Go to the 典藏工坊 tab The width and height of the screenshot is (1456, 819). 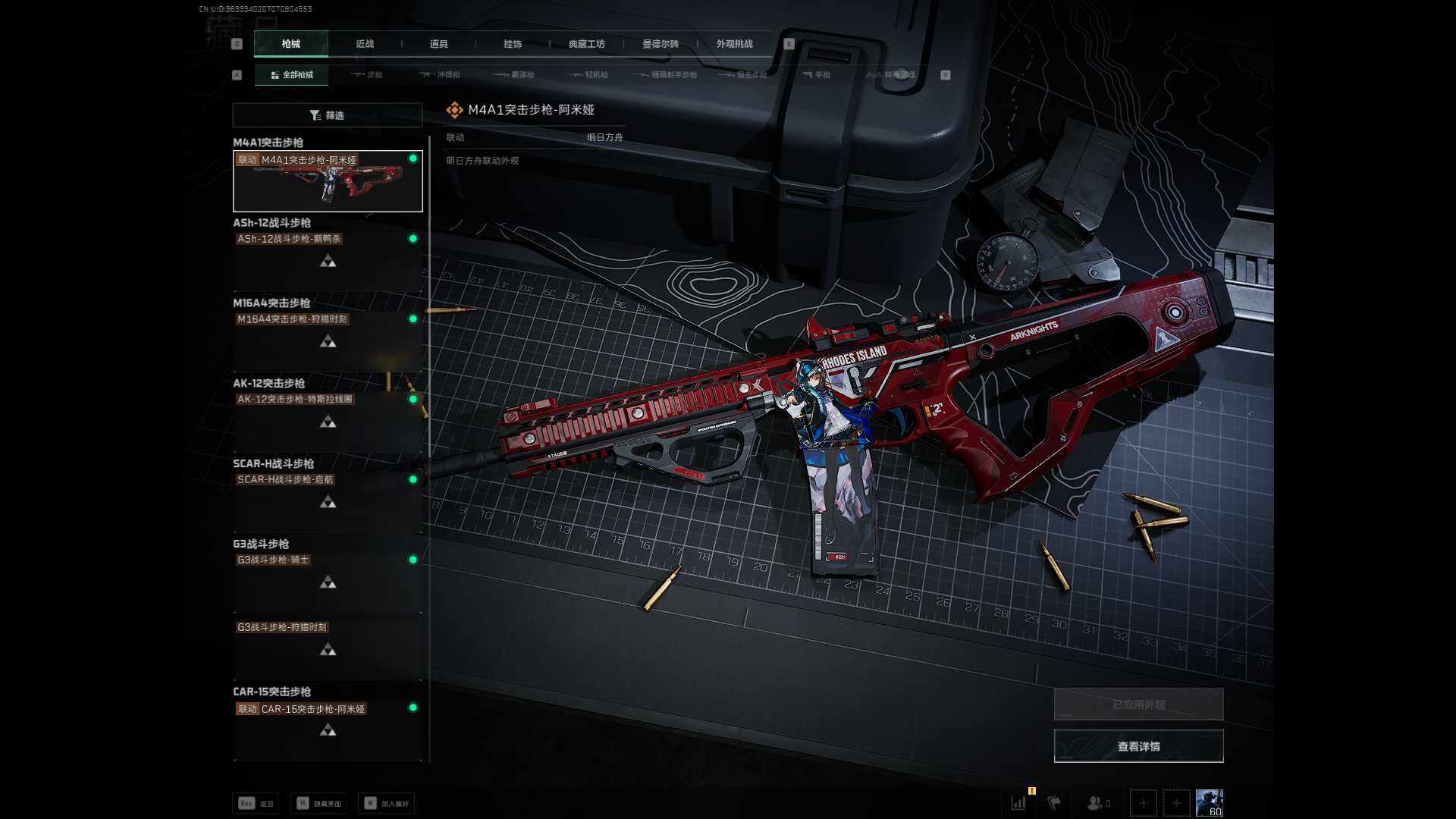(586, 44)
